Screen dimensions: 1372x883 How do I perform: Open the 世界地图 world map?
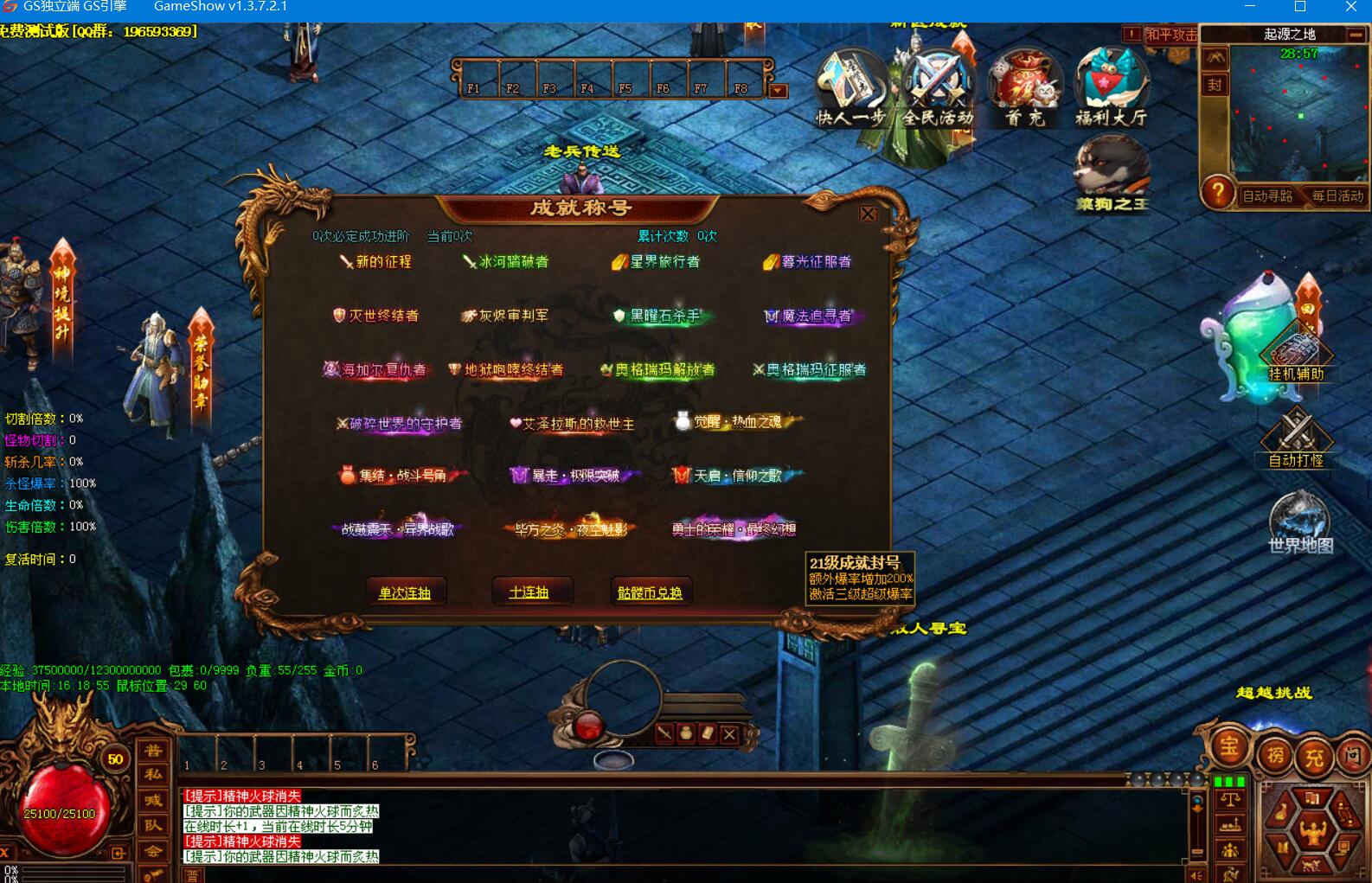pos(1299,521)
